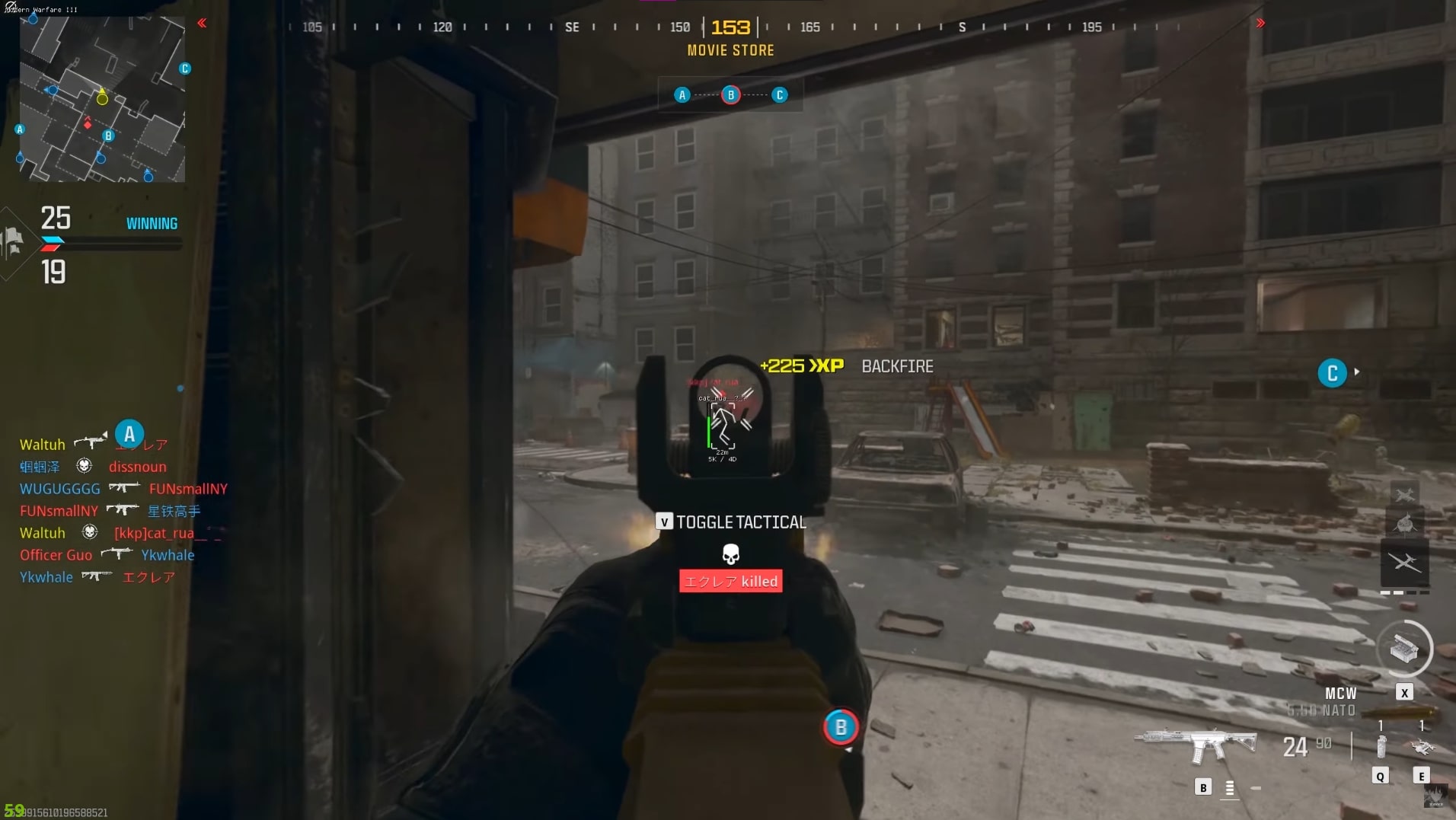The image size is (1456, 820).
Task: Expand the compass using the right double-chevron
Action: coord(1260,23)
